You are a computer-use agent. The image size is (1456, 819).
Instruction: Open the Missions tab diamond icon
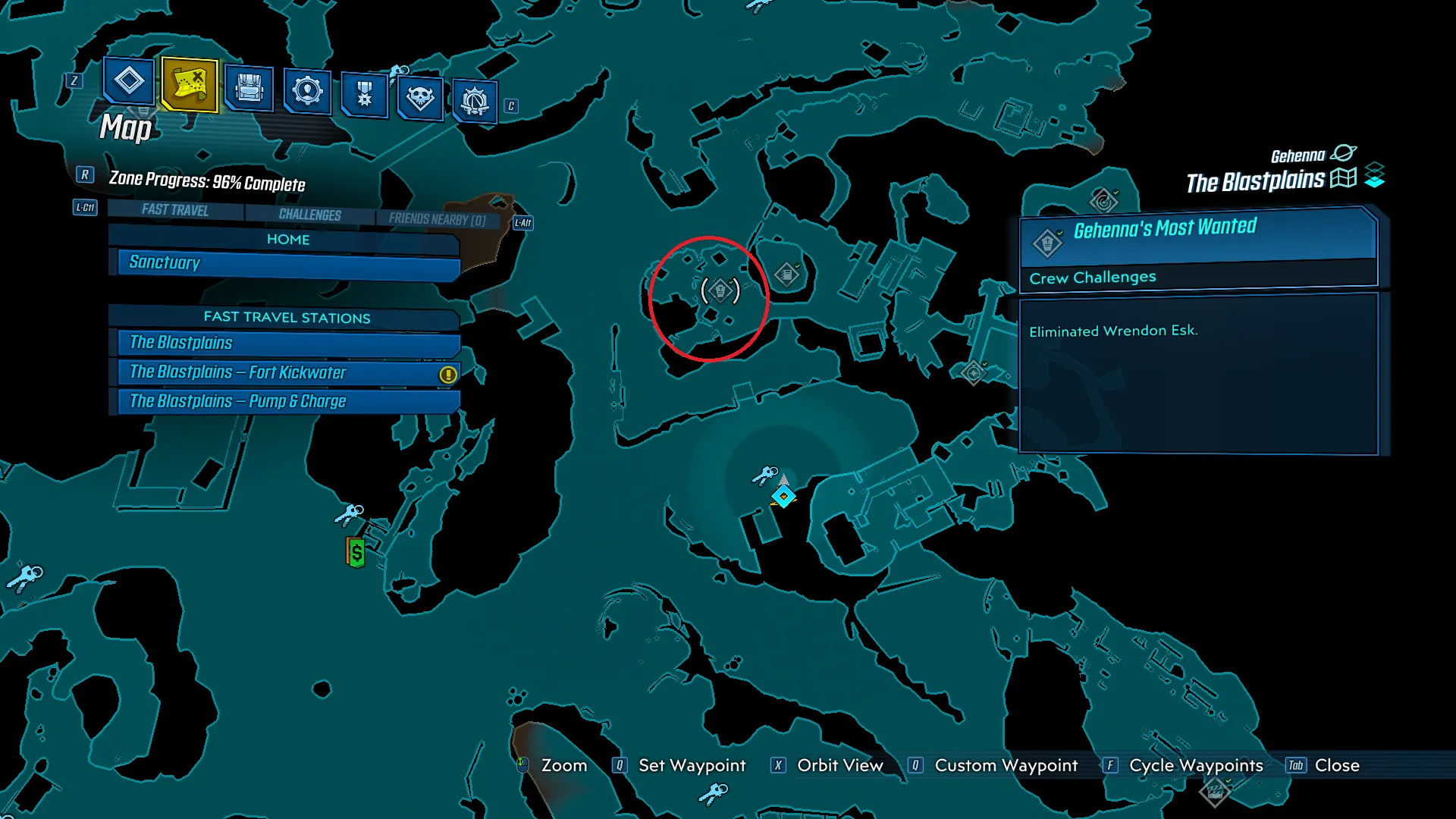pyautogui.click(x=129, y=81)
